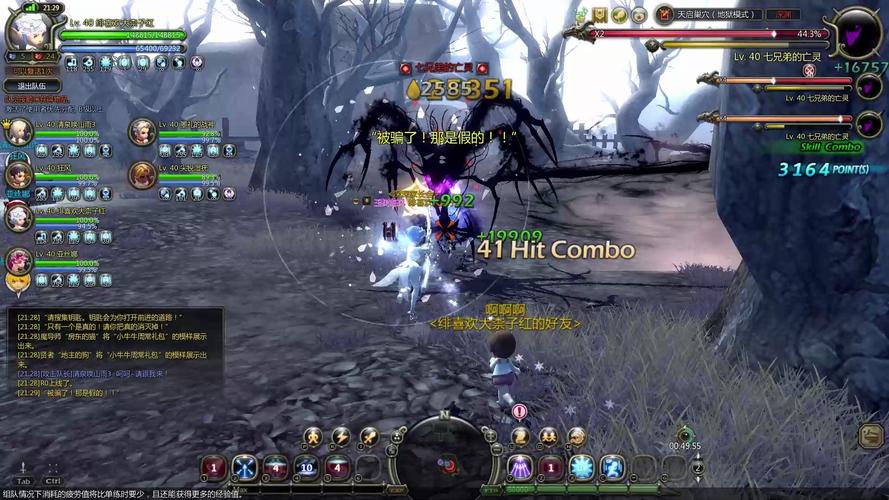Use the blue potion showing 10
889x500 pixels.
point(306,467)
